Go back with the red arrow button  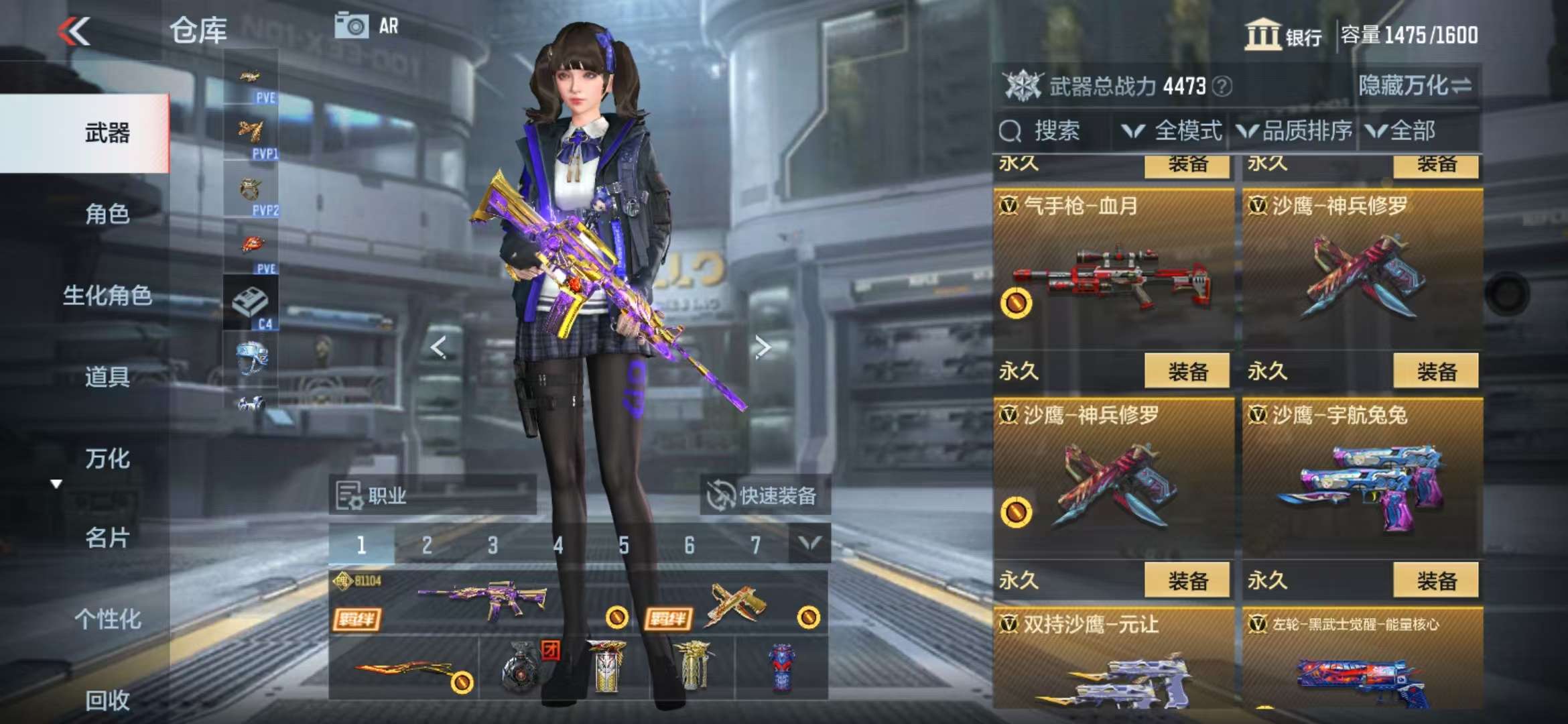coord(74,32)
